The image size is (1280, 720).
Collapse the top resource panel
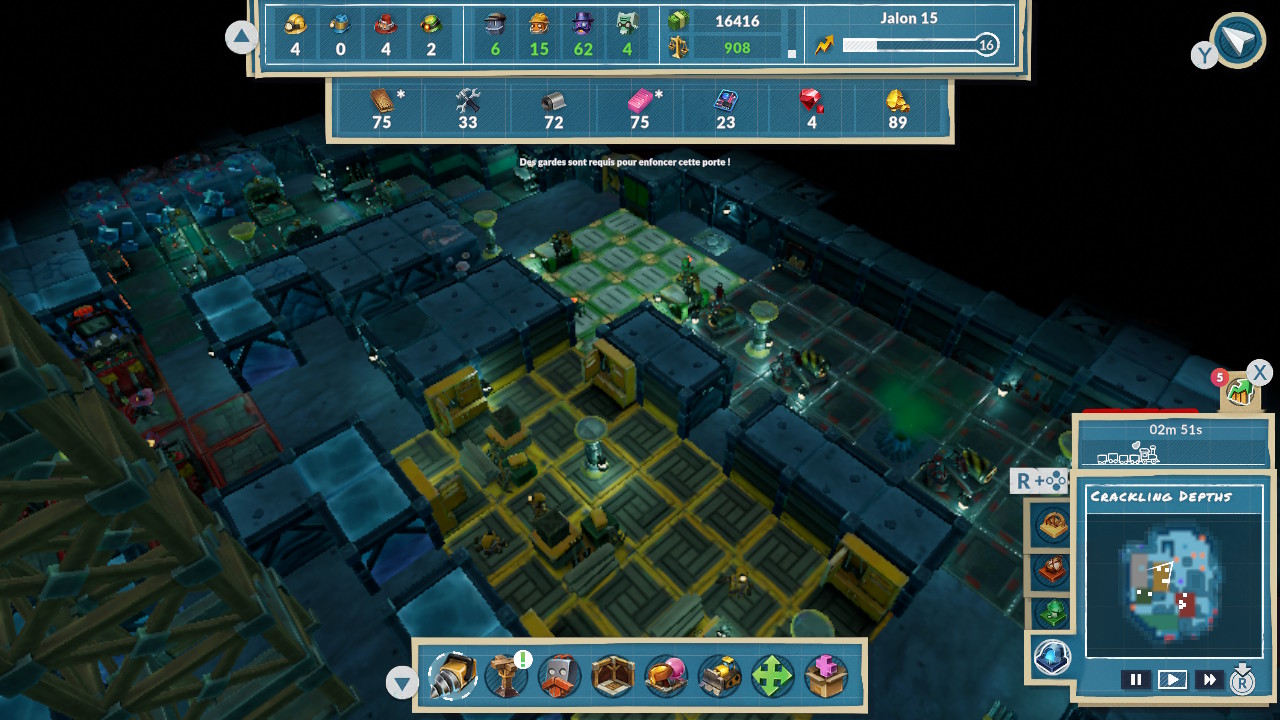(241, 38)
